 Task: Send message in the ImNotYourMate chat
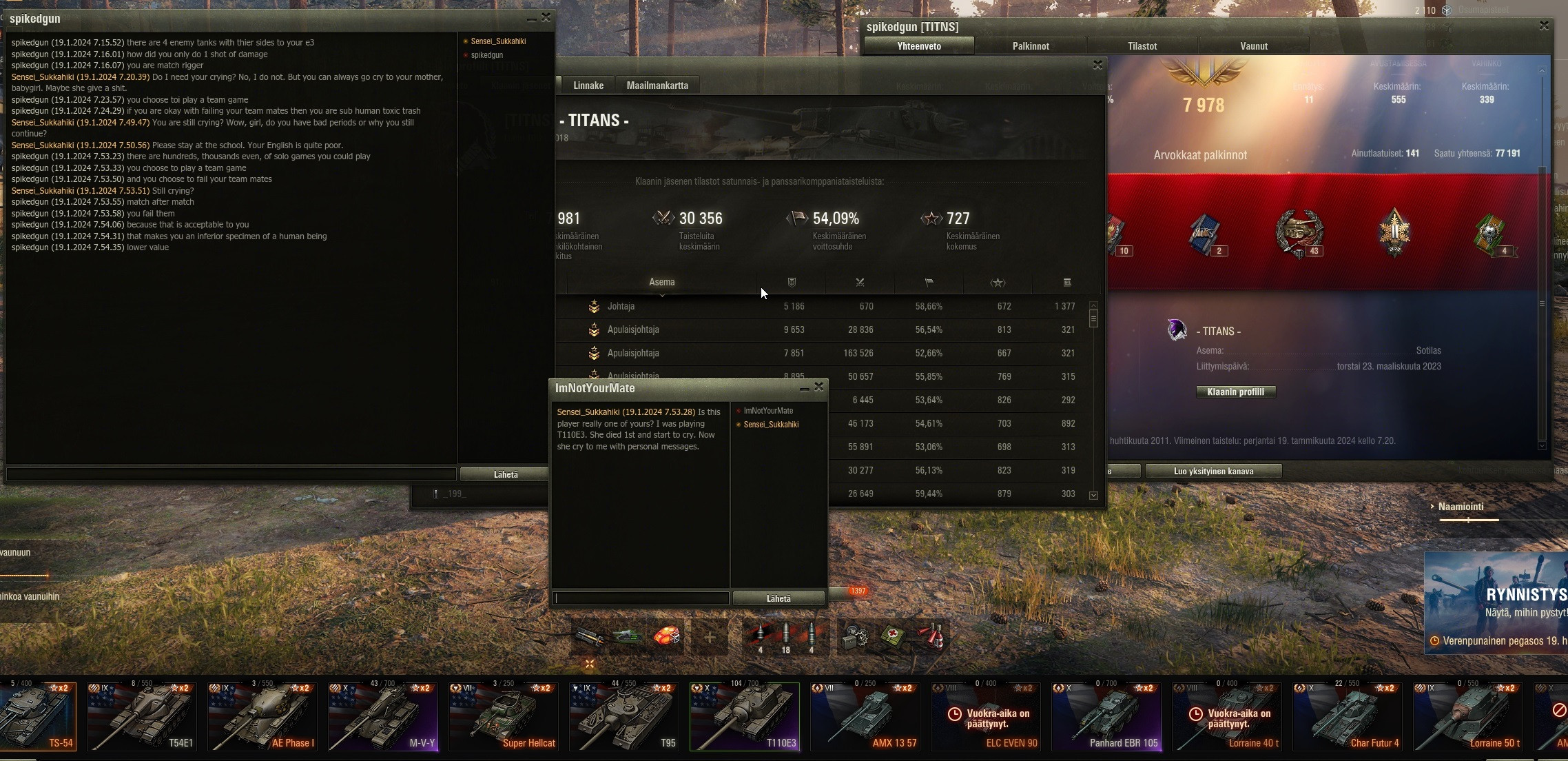pyautogui.click(x=778, y=598)
